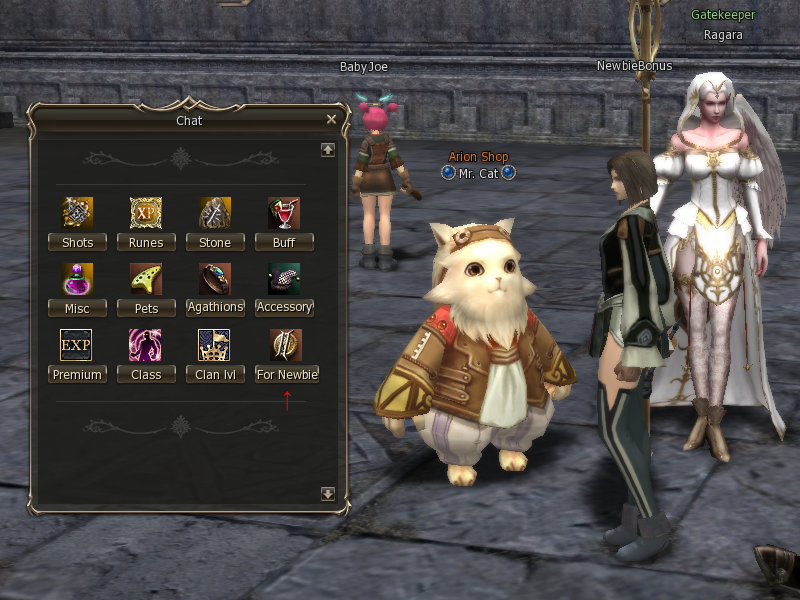Open the Shots shop category

coord(77,243)
